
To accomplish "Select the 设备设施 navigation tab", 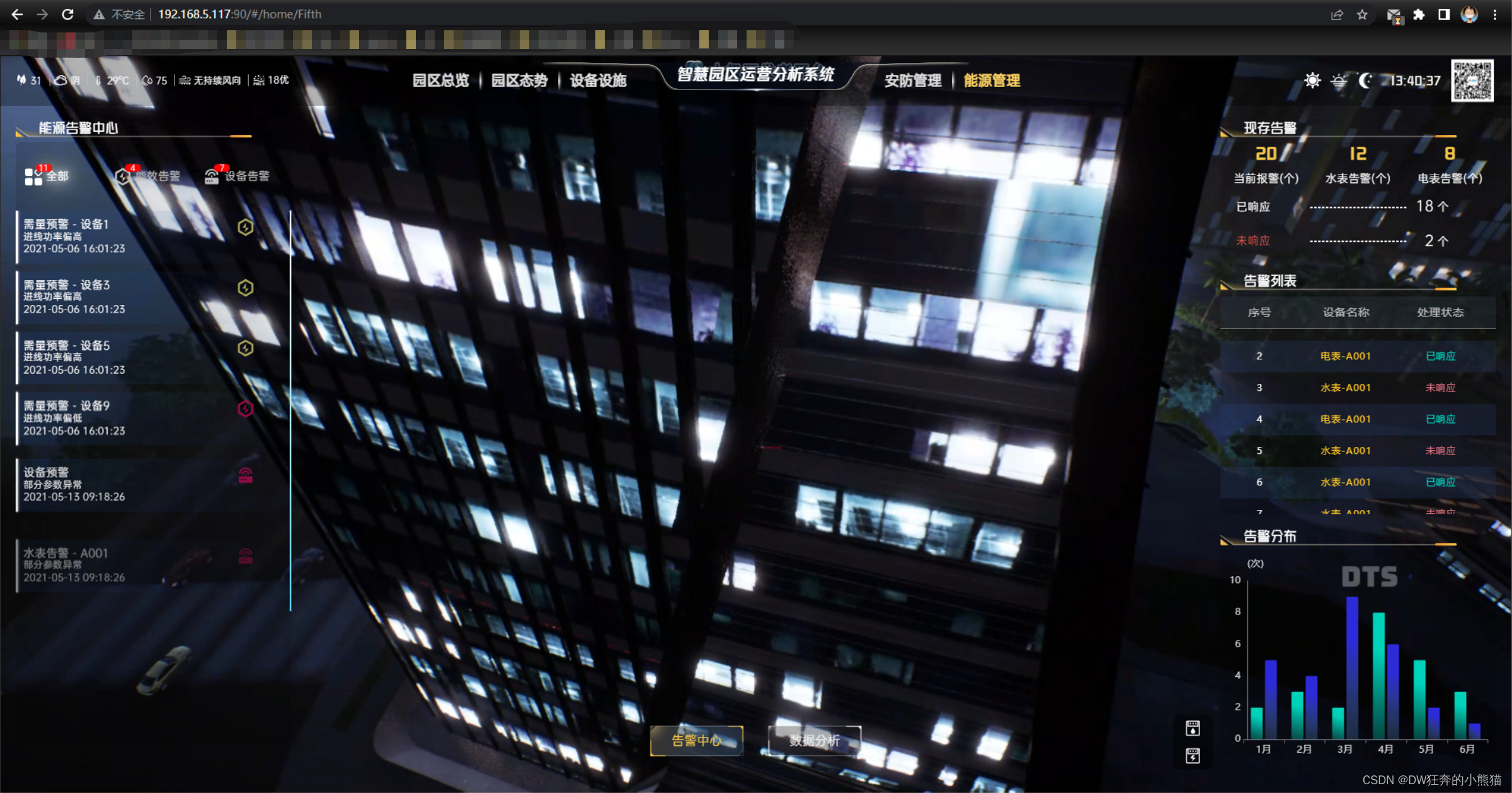I will coord(598,81).
